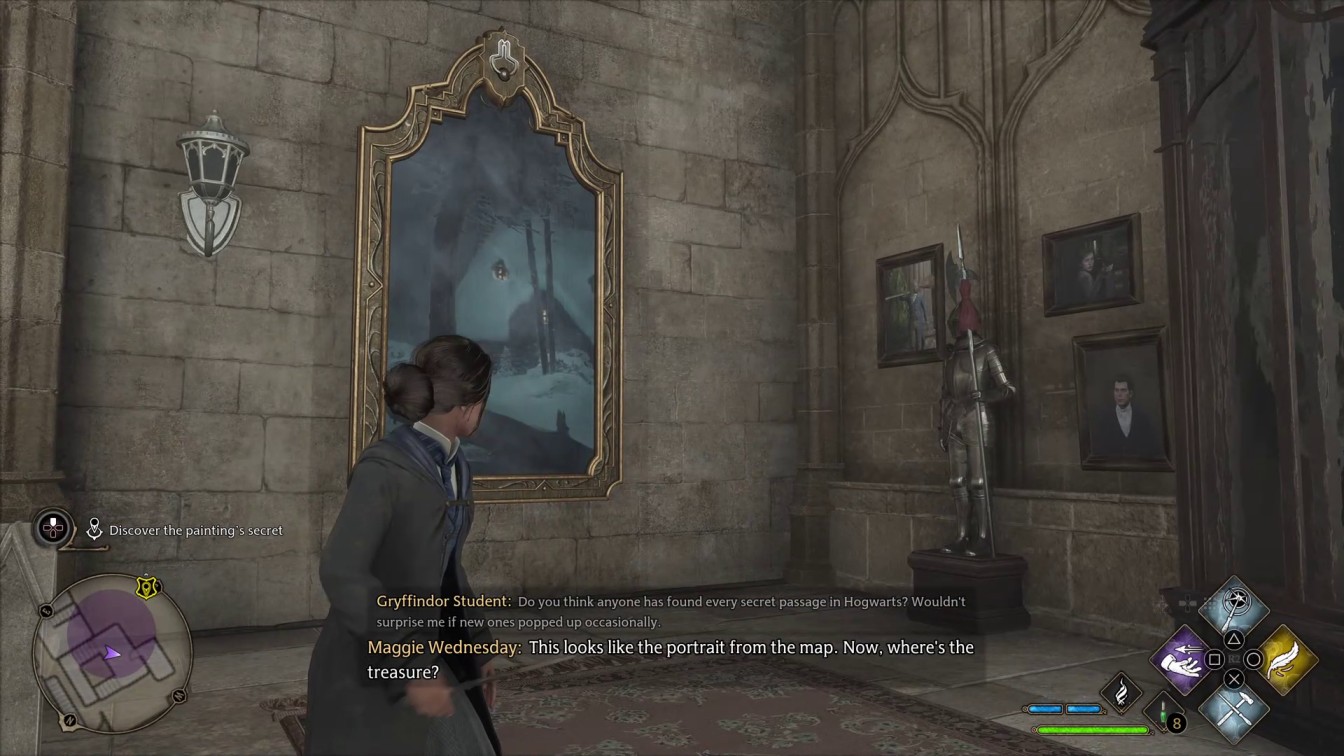
Task: Click the D-pad quest indicator icon
Action: coord(52,529)
